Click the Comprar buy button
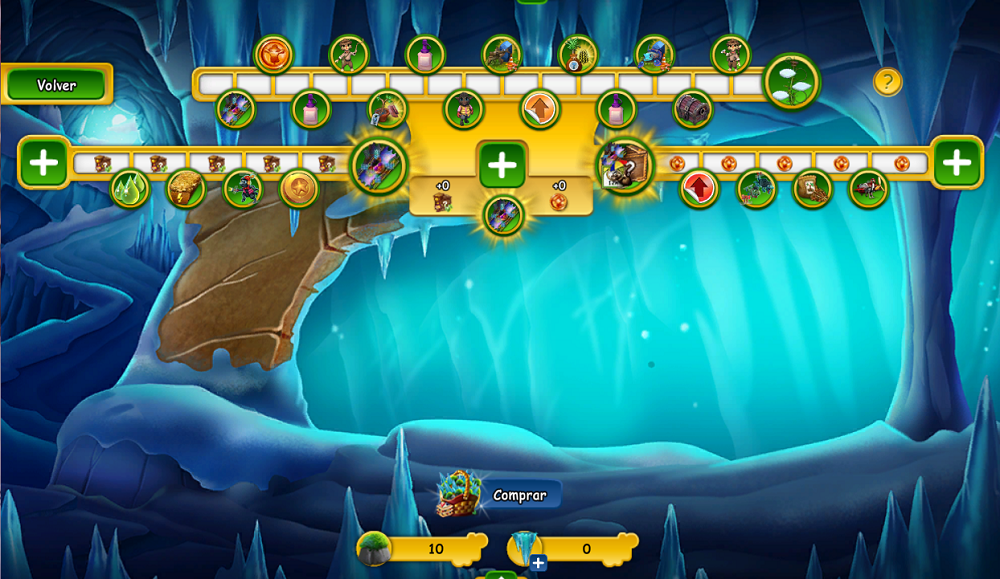This screenshot has width=1000, height=579. [519, 495]
